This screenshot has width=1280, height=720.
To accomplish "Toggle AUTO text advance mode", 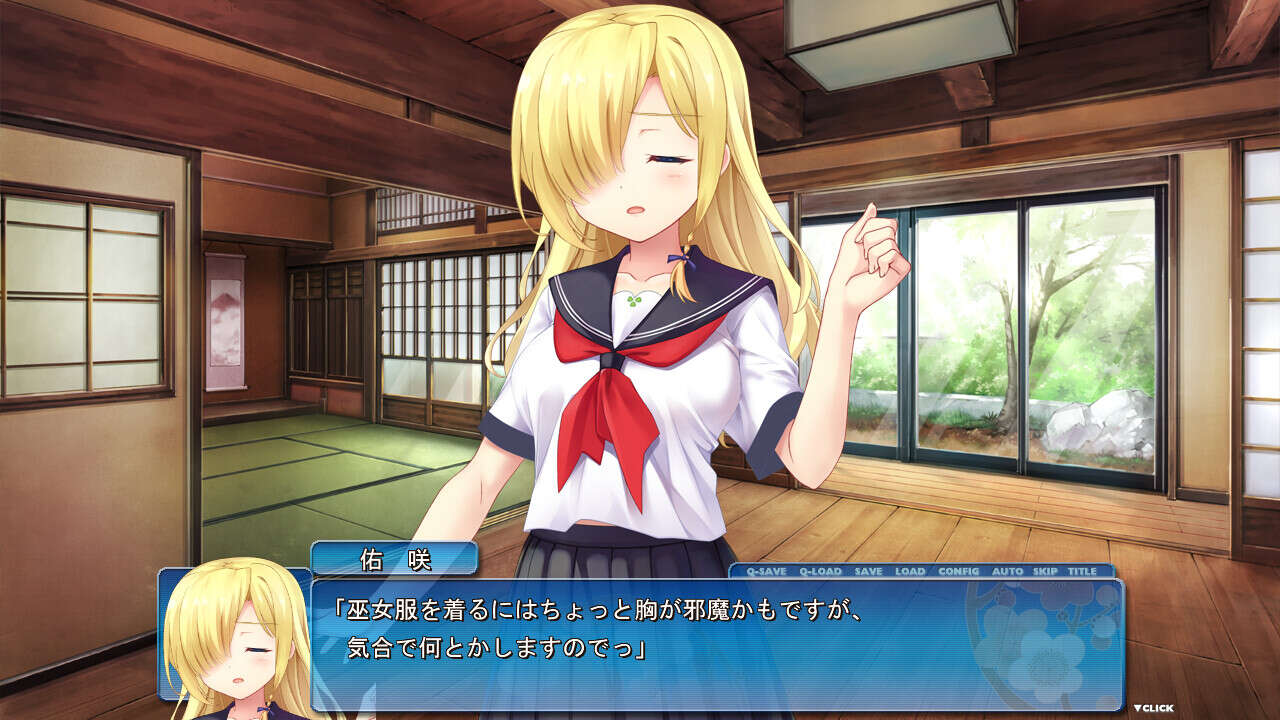I will pos(1007,571).
